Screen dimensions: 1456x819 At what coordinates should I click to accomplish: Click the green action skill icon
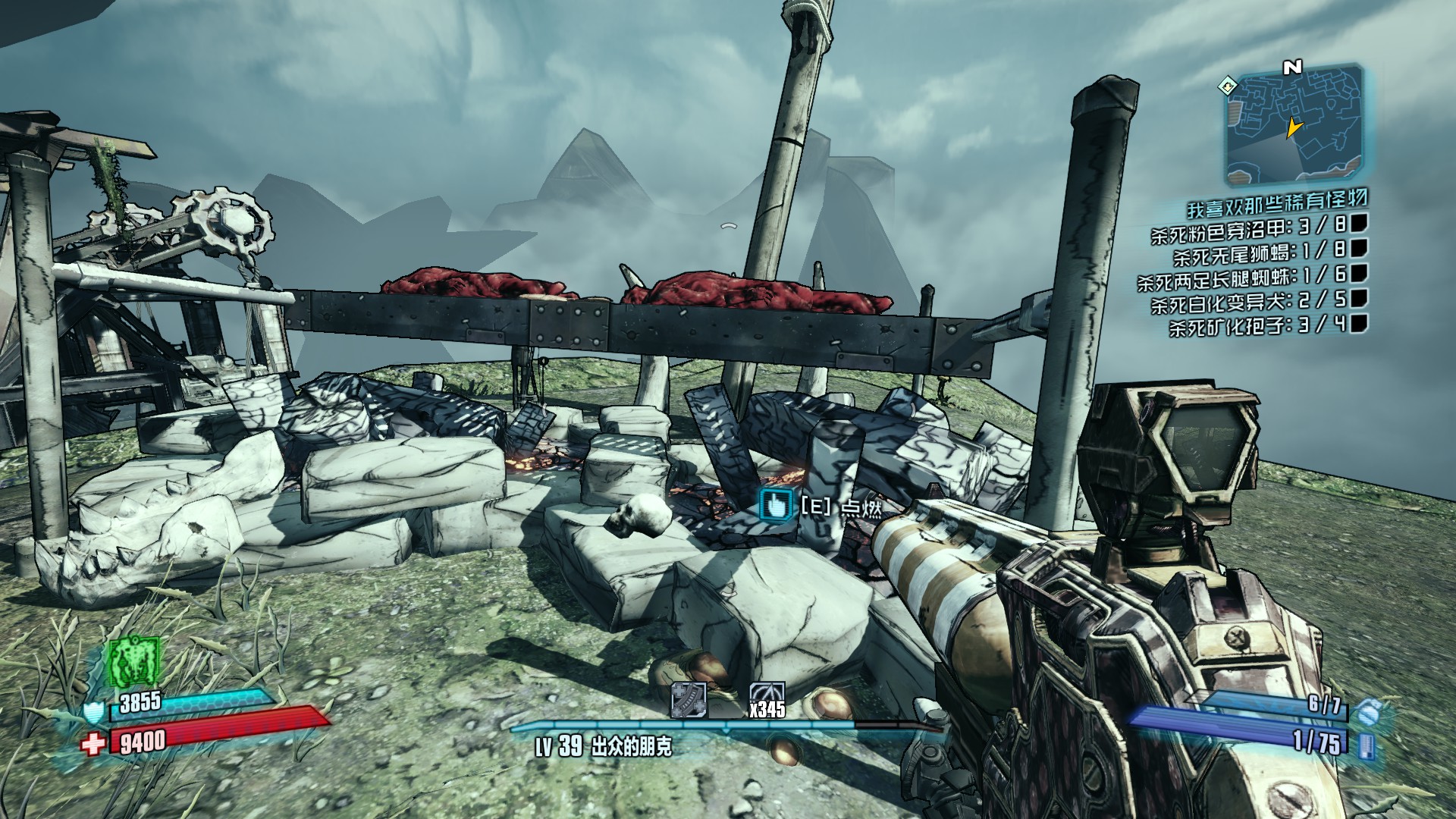coord(134,661)
